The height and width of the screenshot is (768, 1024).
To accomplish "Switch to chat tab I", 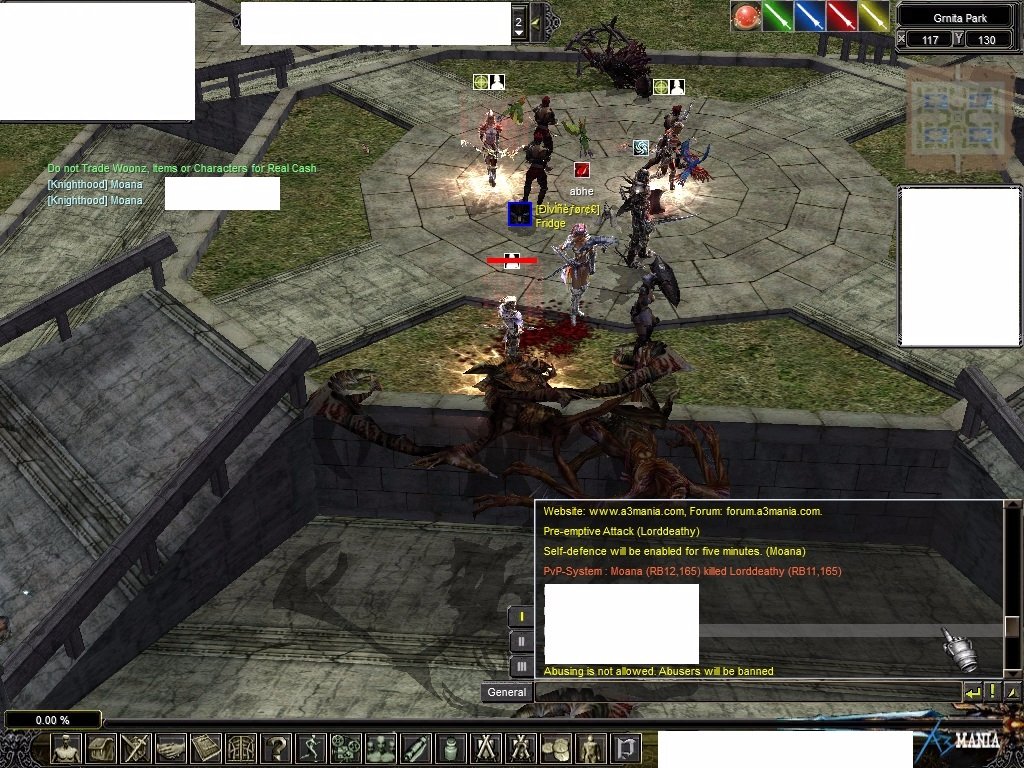I will (x=521, y=616).
